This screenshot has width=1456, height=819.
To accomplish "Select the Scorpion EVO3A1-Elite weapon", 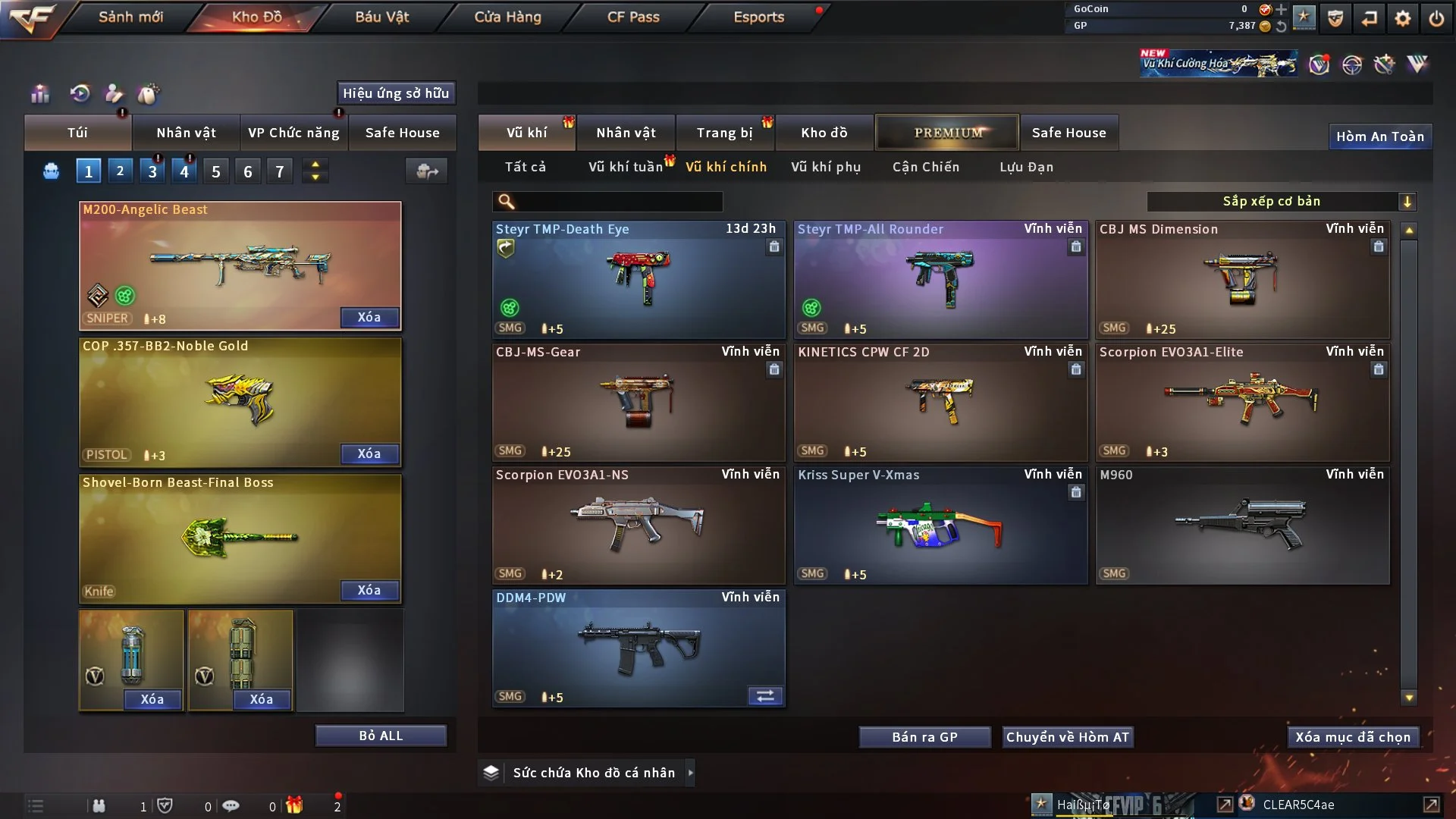I will coord(1242,402).
